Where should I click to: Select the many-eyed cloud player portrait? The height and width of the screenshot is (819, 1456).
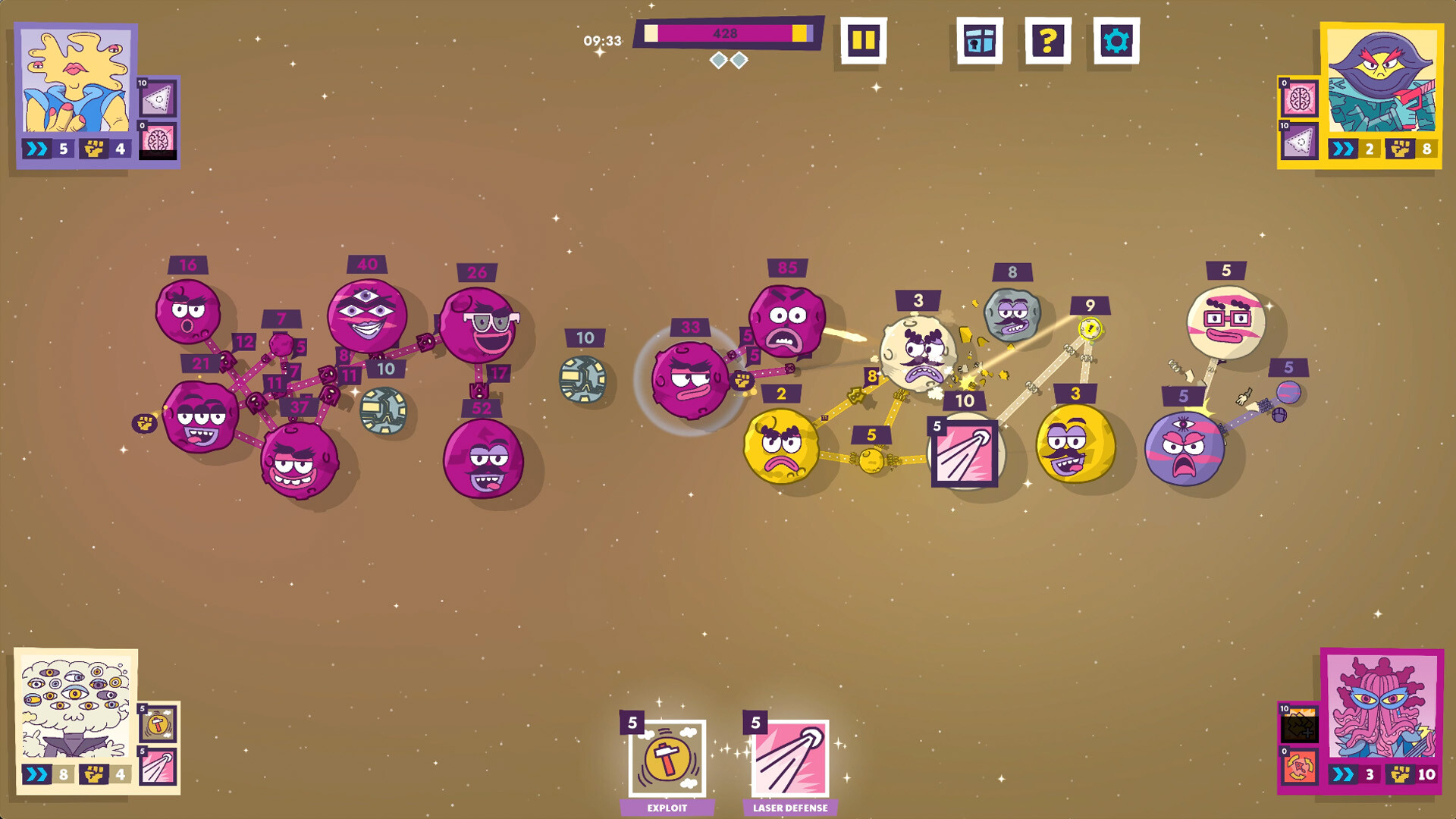point(76,704)
